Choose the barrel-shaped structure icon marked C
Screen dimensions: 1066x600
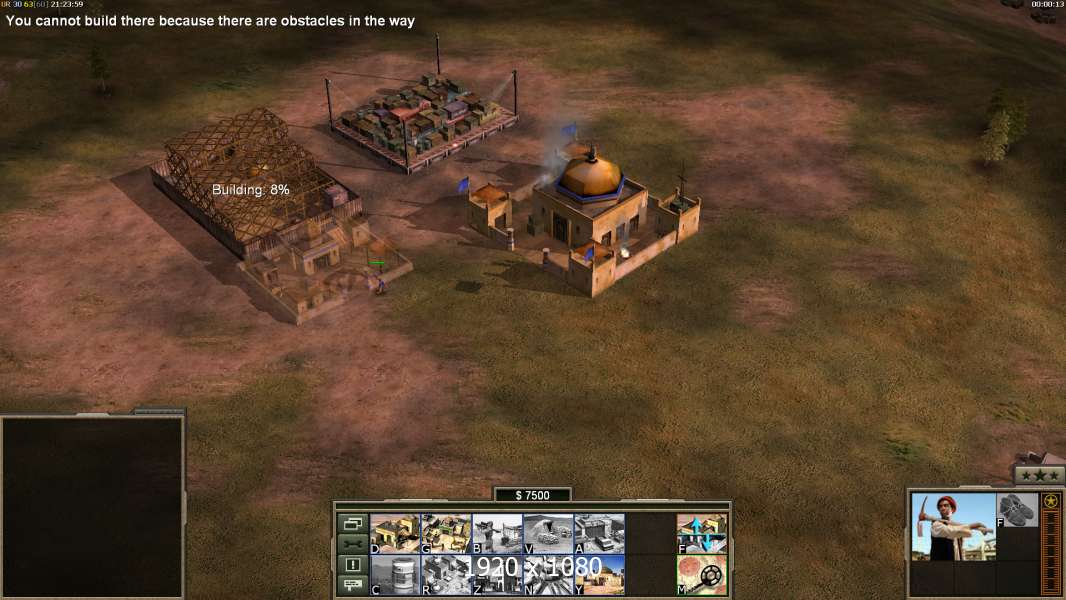[x=395, y=575]
